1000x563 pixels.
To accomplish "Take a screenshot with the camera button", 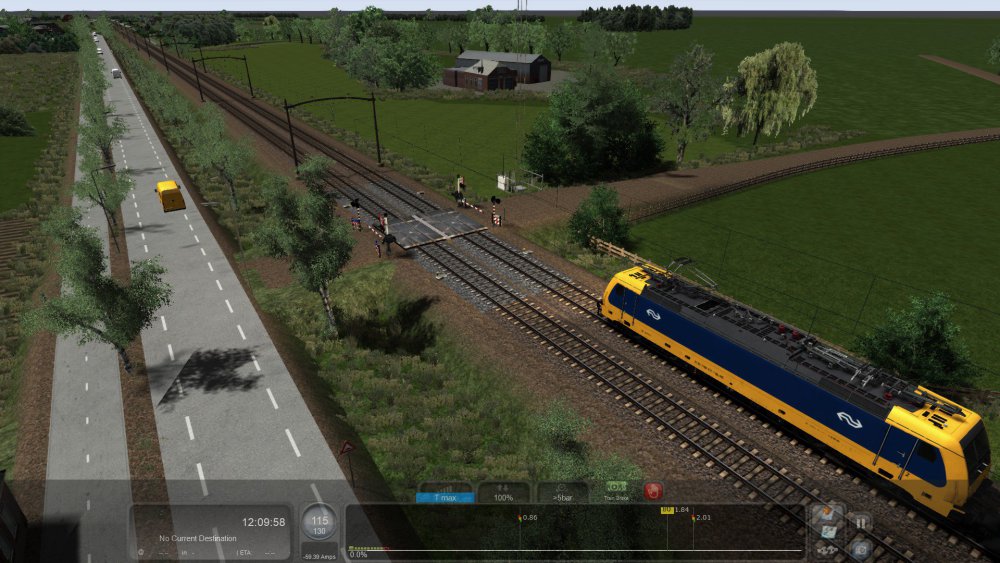I will 859,547.
